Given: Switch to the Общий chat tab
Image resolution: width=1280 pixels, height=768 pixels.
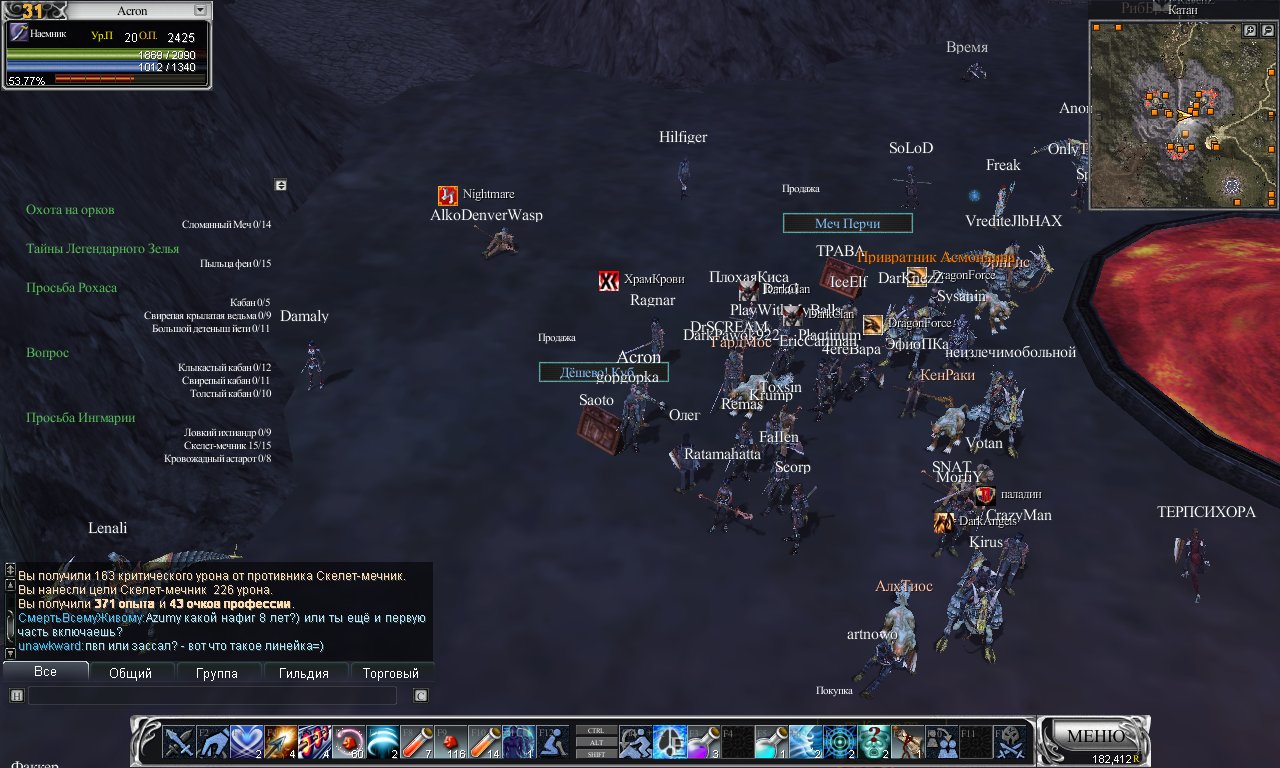Looking at the screenshot, I should pos(130,673).
